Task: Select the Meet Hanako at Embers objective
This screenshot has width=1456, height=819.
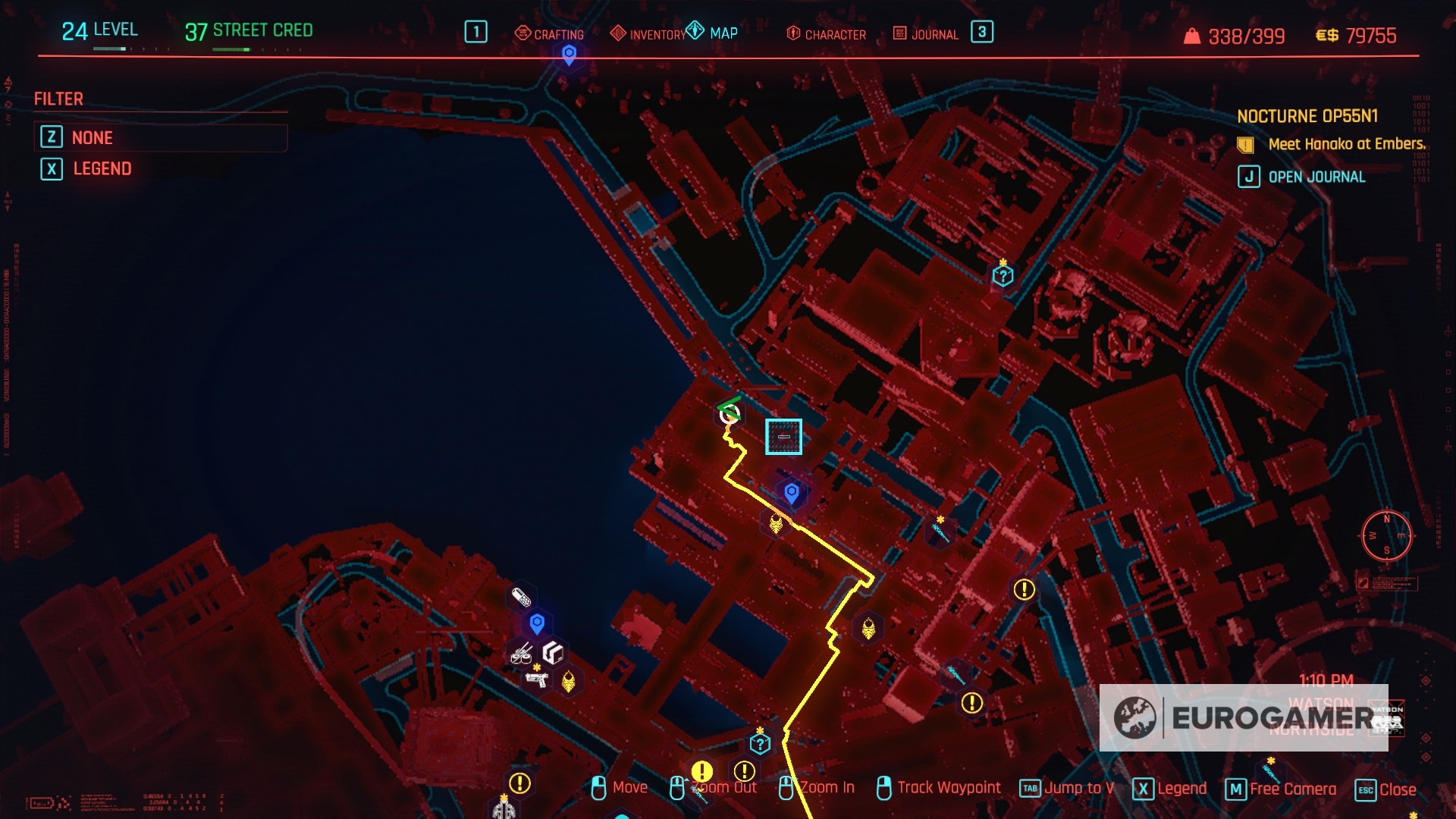Action: point(1346,144)
